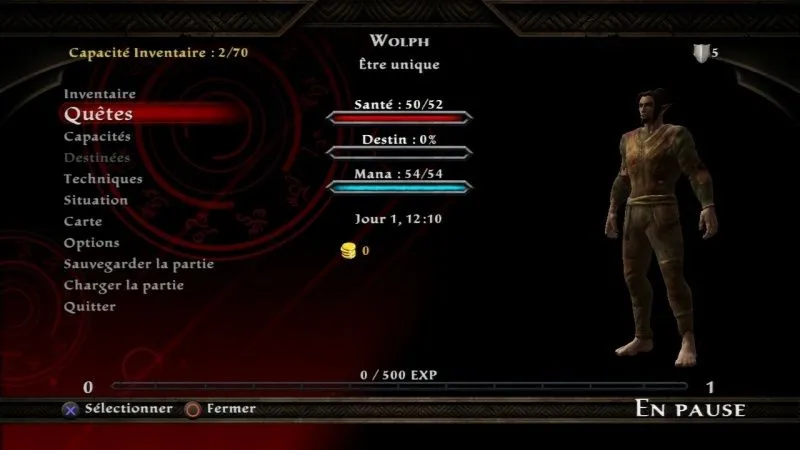800x450 pixels.
Task: Open the Carte map entry
Action: pos(83,221)
